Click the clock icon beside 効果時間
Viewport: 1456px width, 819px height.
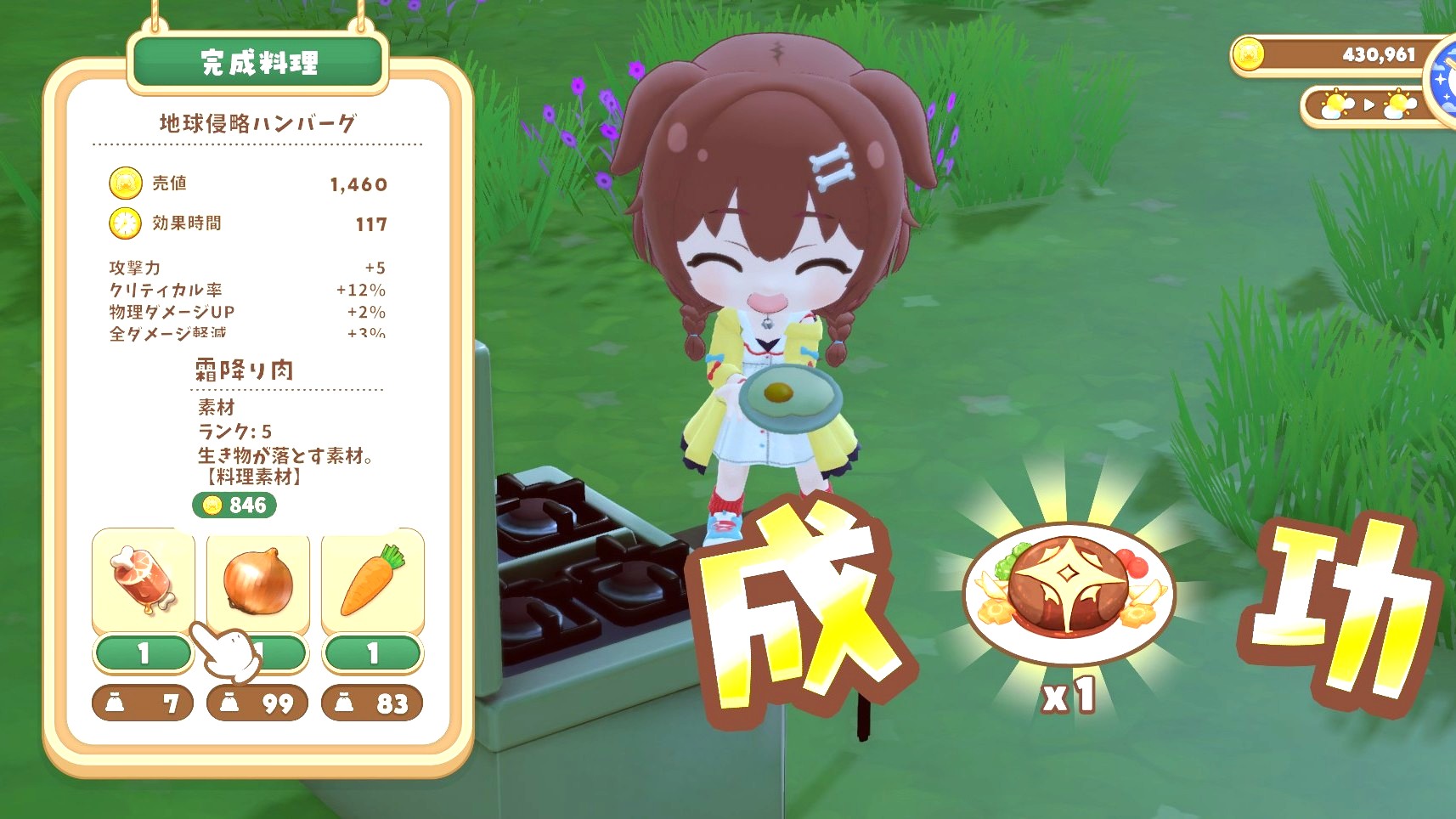[124, 224]
